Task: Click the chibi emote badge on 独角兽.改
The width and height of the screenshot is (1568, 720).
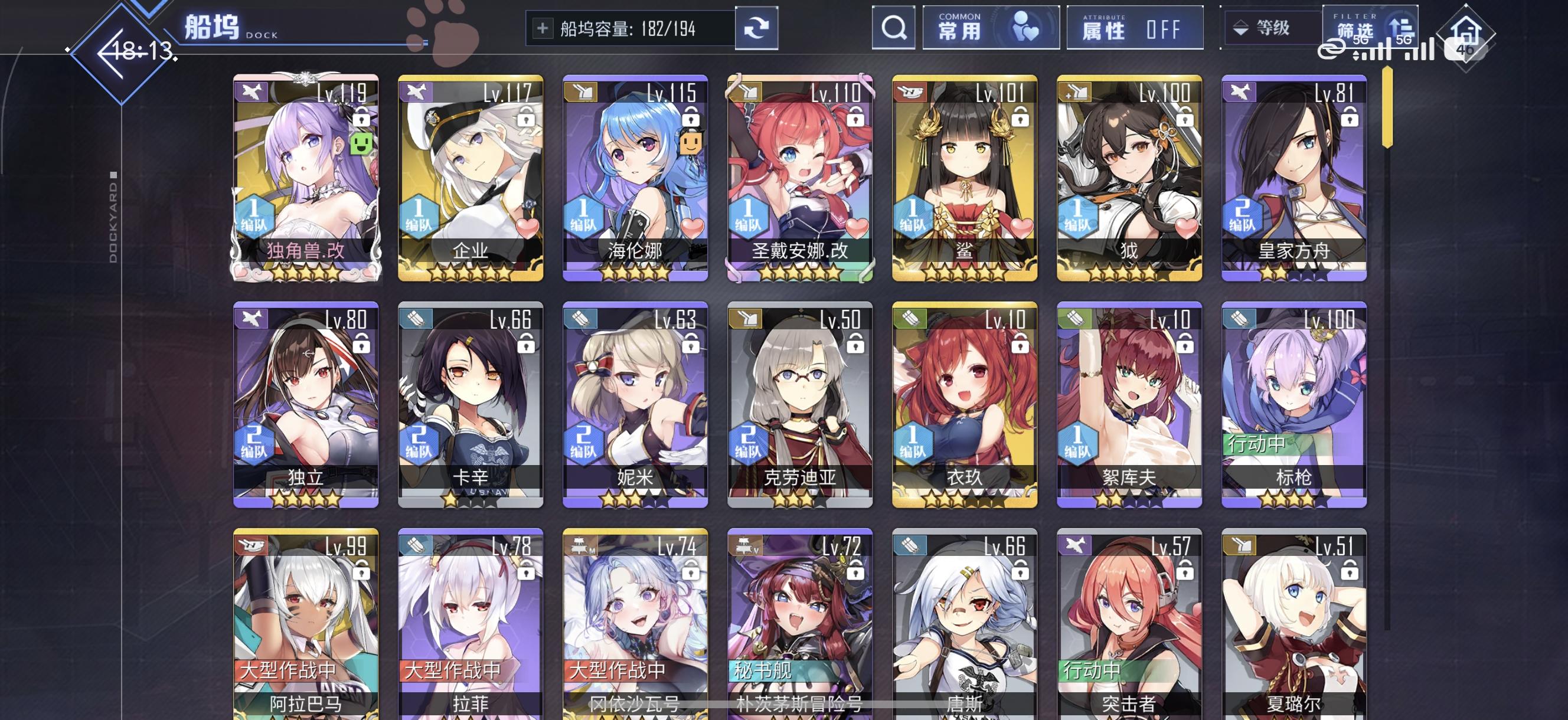Action: [x=360, y=142]
